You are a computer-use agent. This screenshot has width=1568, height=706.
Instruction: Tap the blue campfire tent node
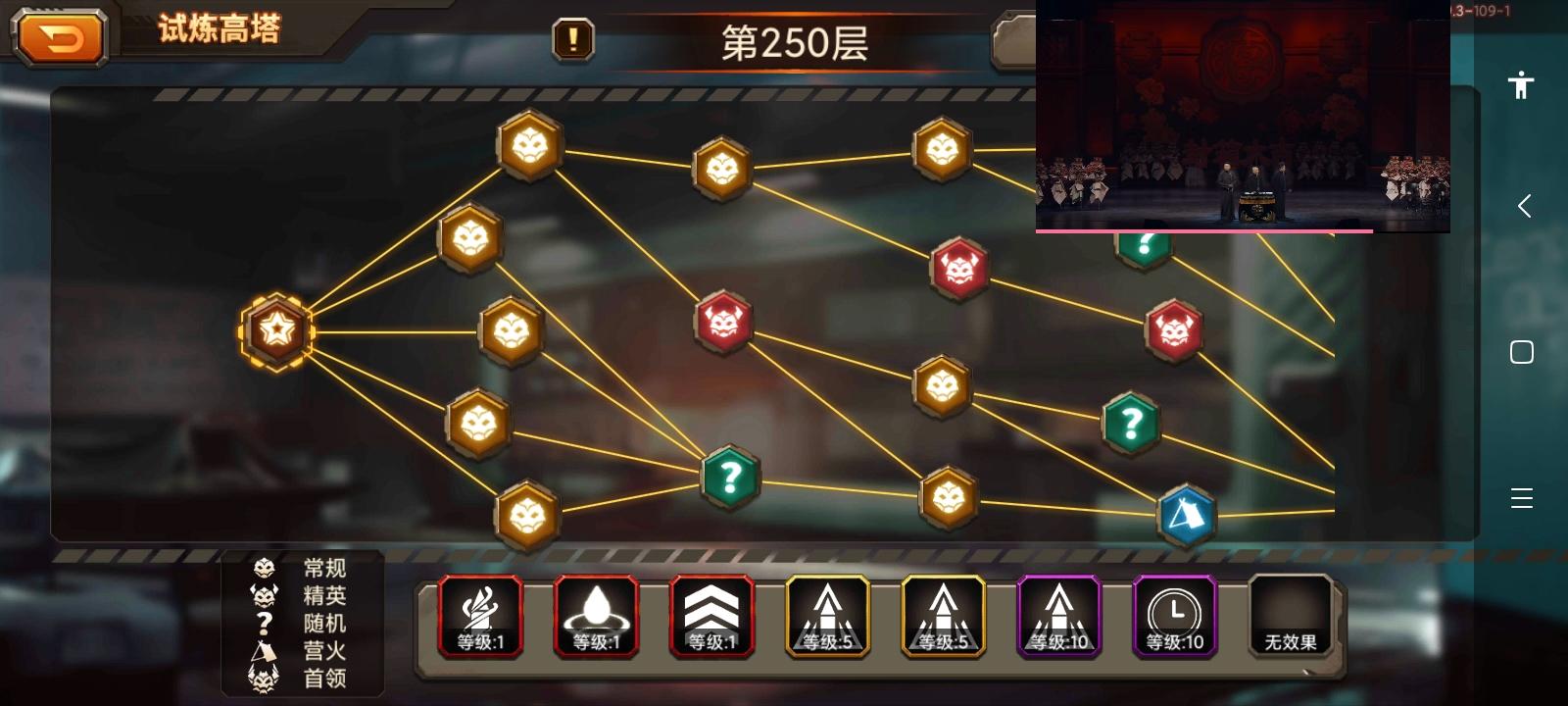1186,513
